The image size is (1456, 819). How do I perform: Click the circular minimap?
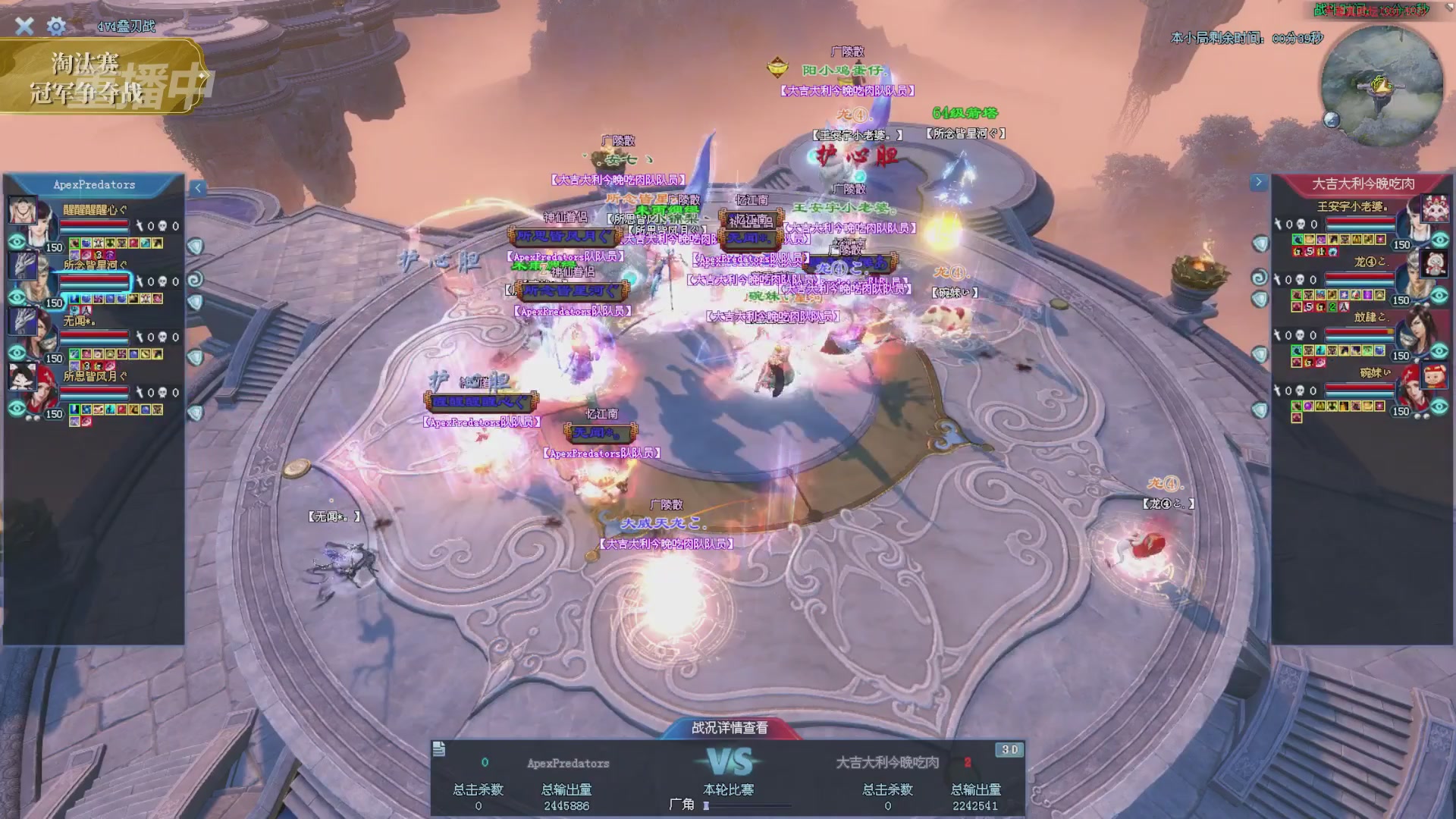click(1382, 85)
